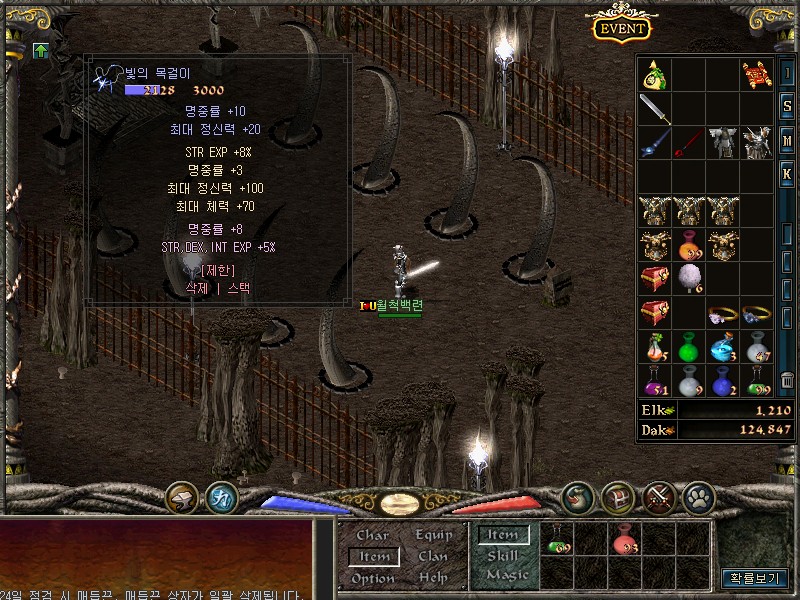Open the Help menu
The height and width of the screenshot is (600, 800).
pyautogui.click(x=433, y=578)
